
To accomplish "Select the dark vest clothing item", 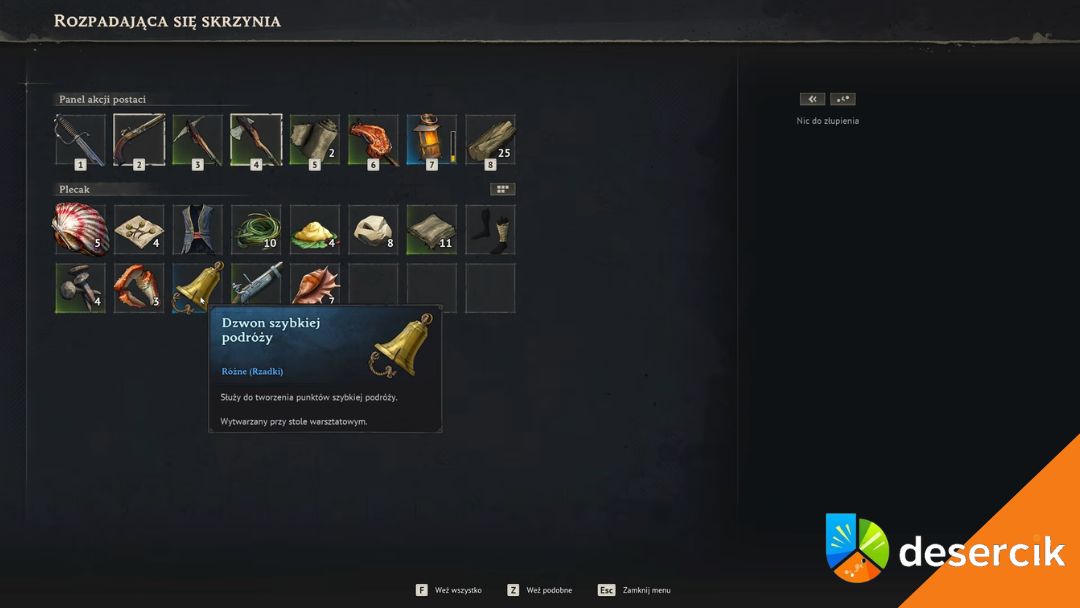I will tap(197, 229).
